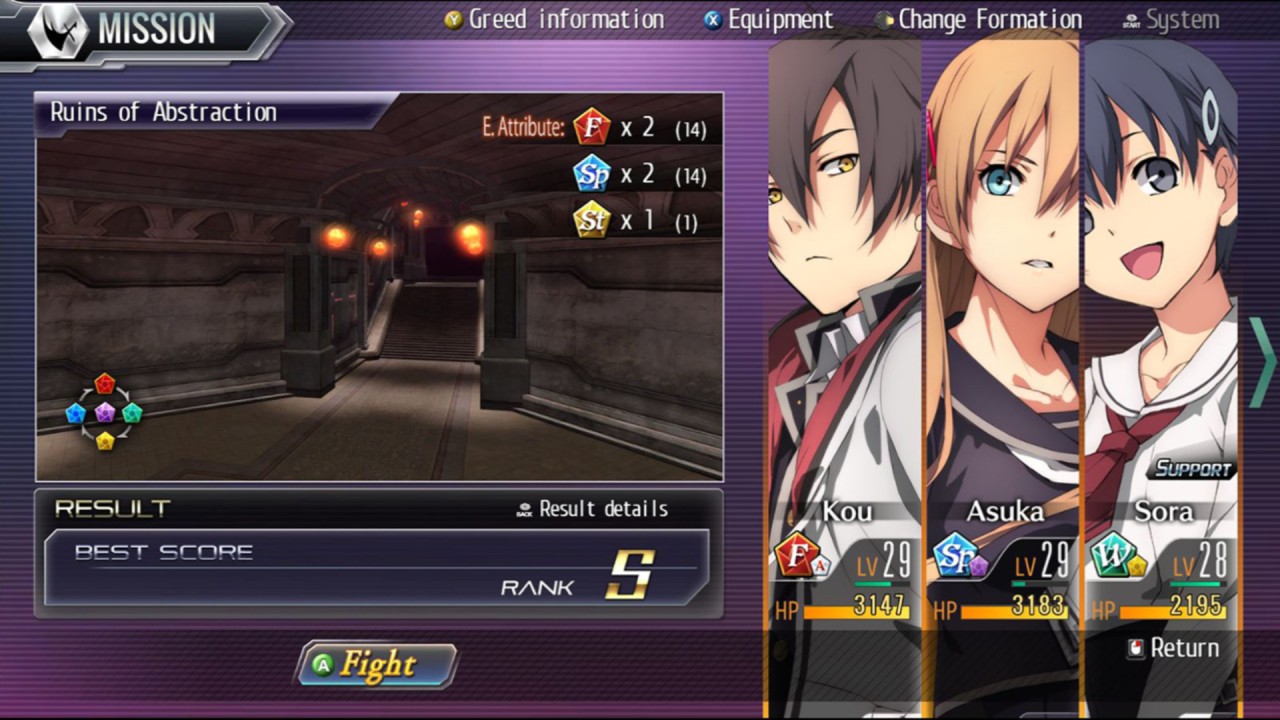Click the yellow St enemy attribute icon
Screen dimensions: 1280x720
592,220
